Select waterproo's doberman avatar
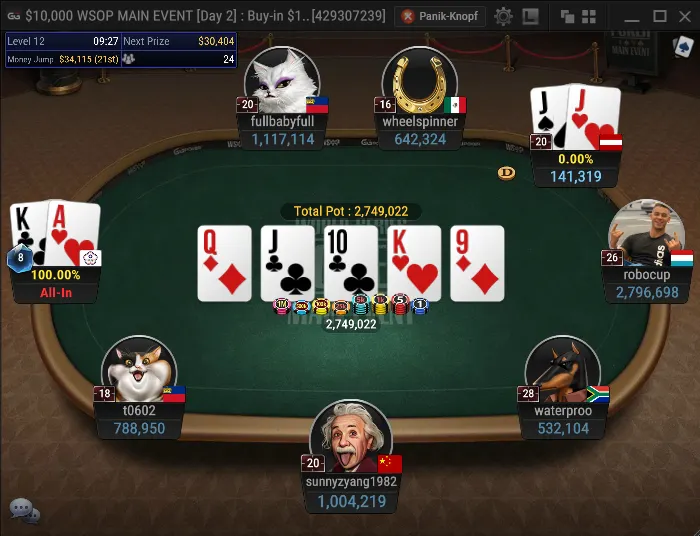The width and height of the screenshot is (700, 536). (x=562, y=371)
